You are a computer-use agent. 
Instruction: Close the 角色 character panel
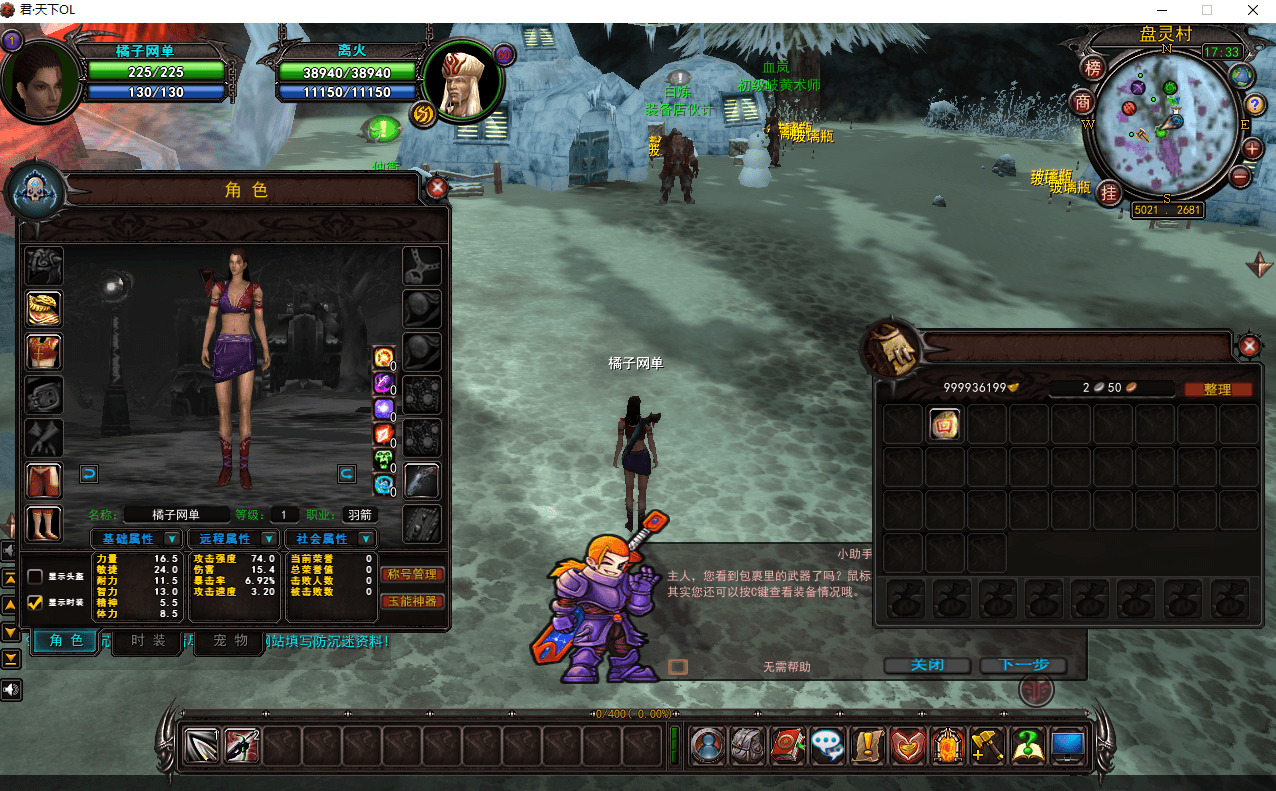[x=437, y=188]
